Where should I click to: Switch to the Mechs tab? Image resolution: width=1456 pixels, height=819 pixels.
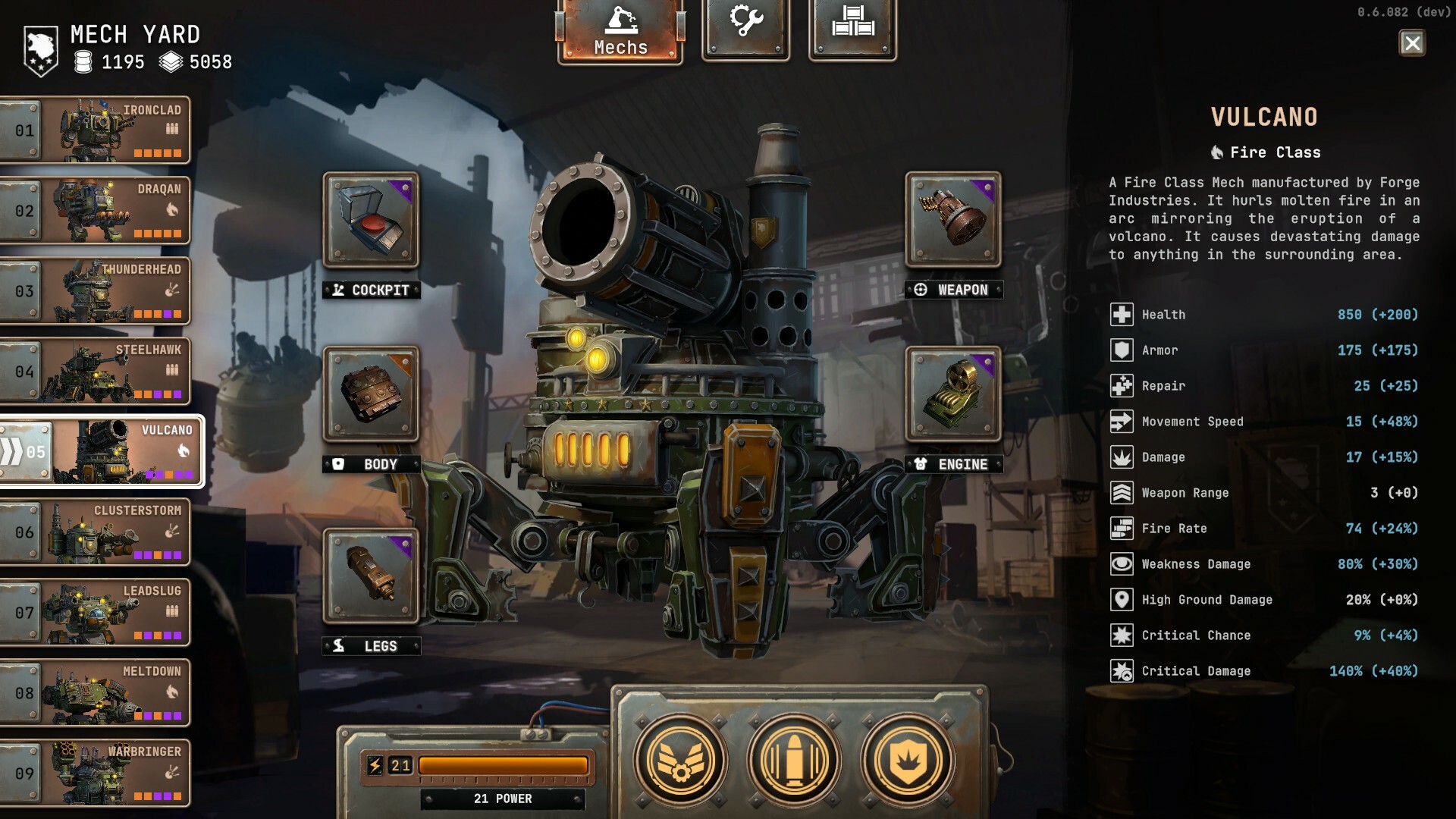[620, 32]
